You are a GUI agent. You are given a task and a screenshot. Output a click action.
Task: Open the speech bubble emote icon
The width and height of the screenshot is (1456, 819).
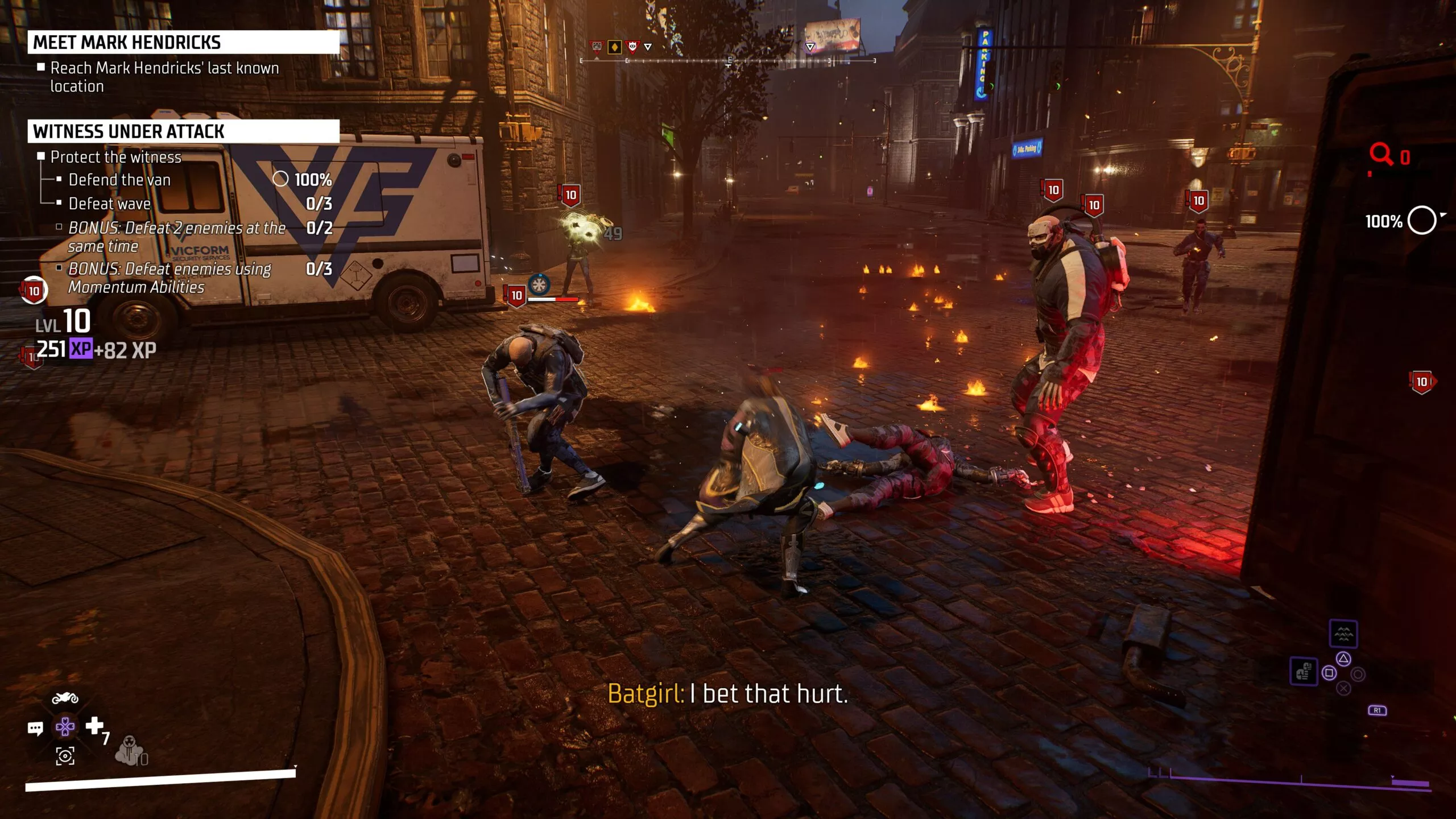pos(35,729)
